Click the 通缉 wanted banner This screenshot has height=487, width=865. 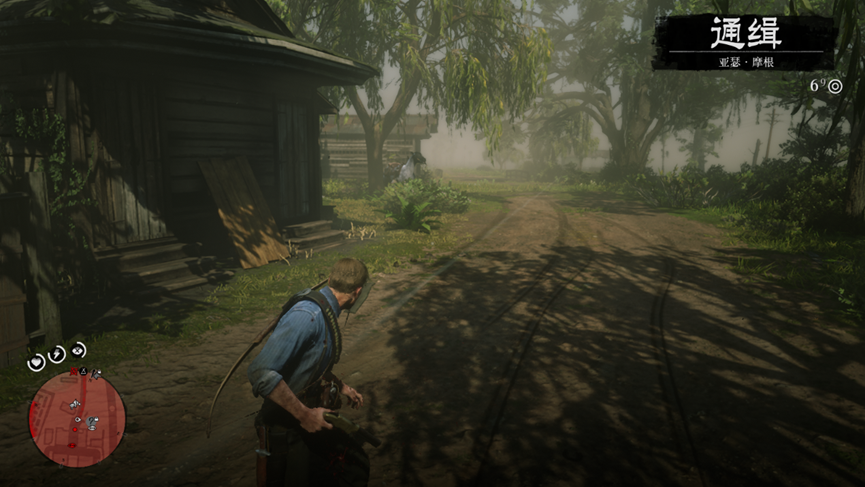point(744,42)
